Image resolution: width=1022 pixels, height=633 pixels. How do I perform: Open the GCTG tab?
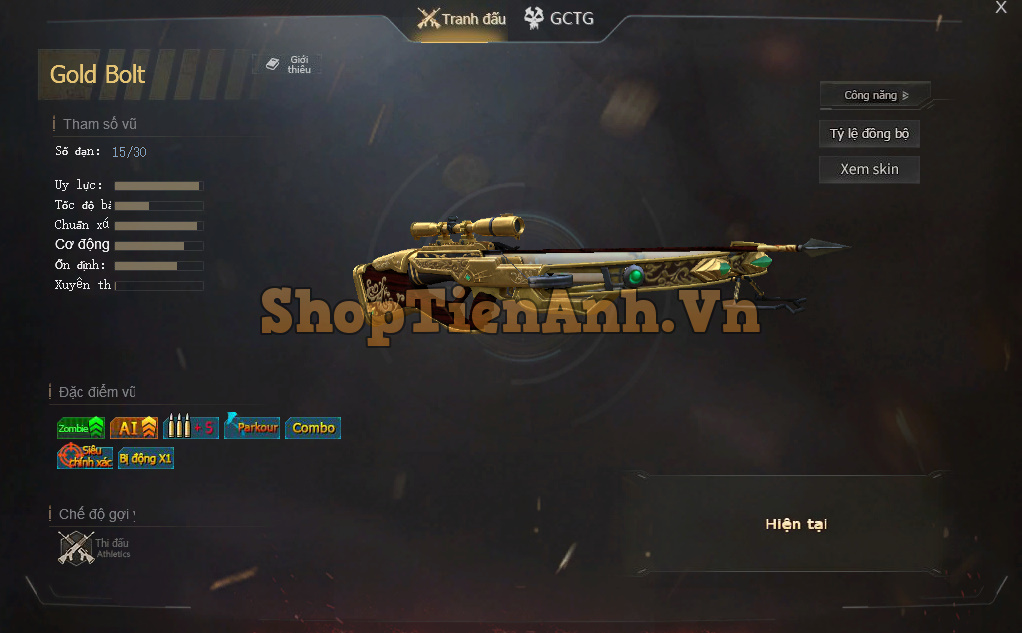(558, 19)
